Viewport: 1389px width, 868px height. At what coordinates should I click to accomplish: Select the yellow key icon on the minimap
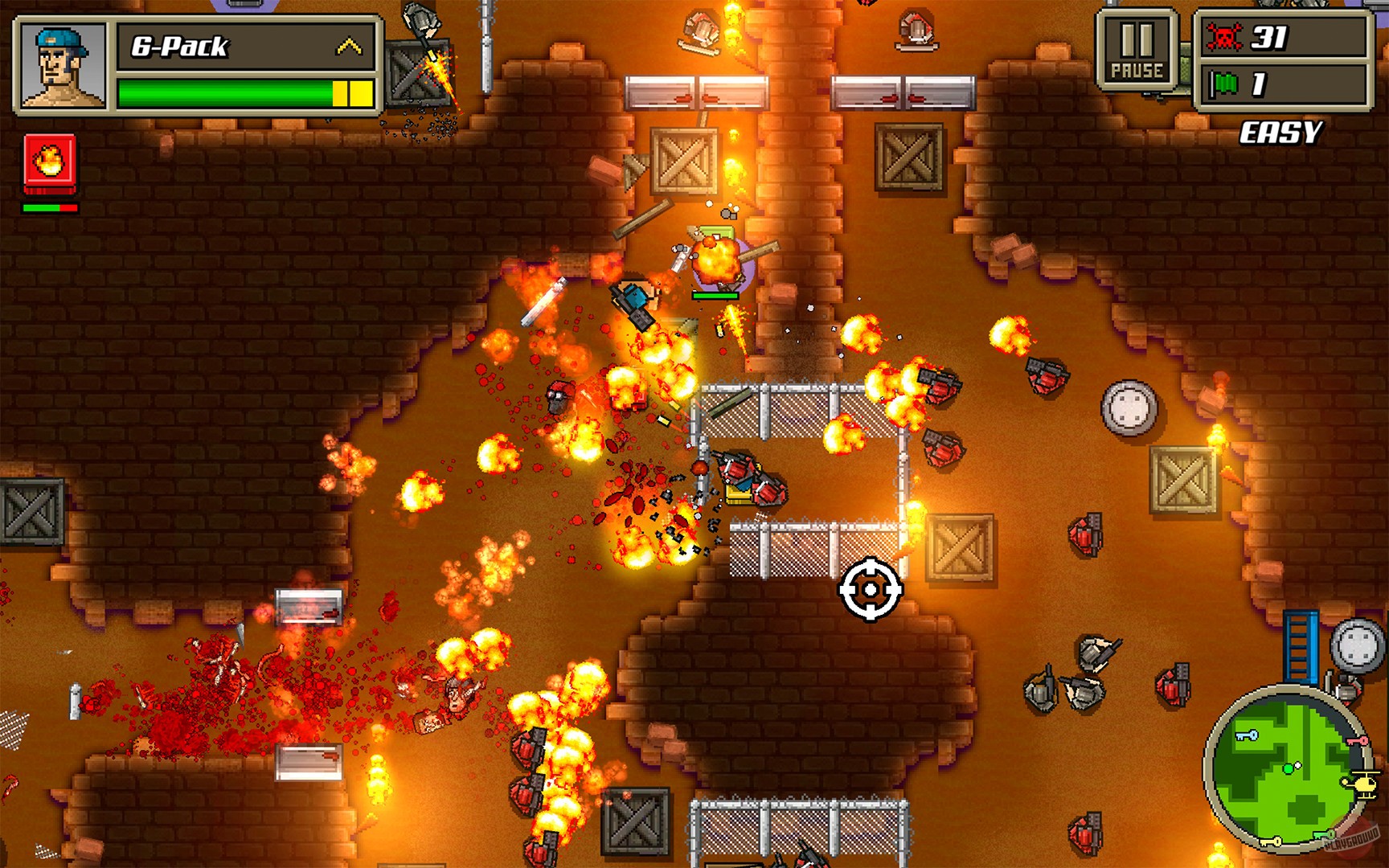tap(1271, 841)
